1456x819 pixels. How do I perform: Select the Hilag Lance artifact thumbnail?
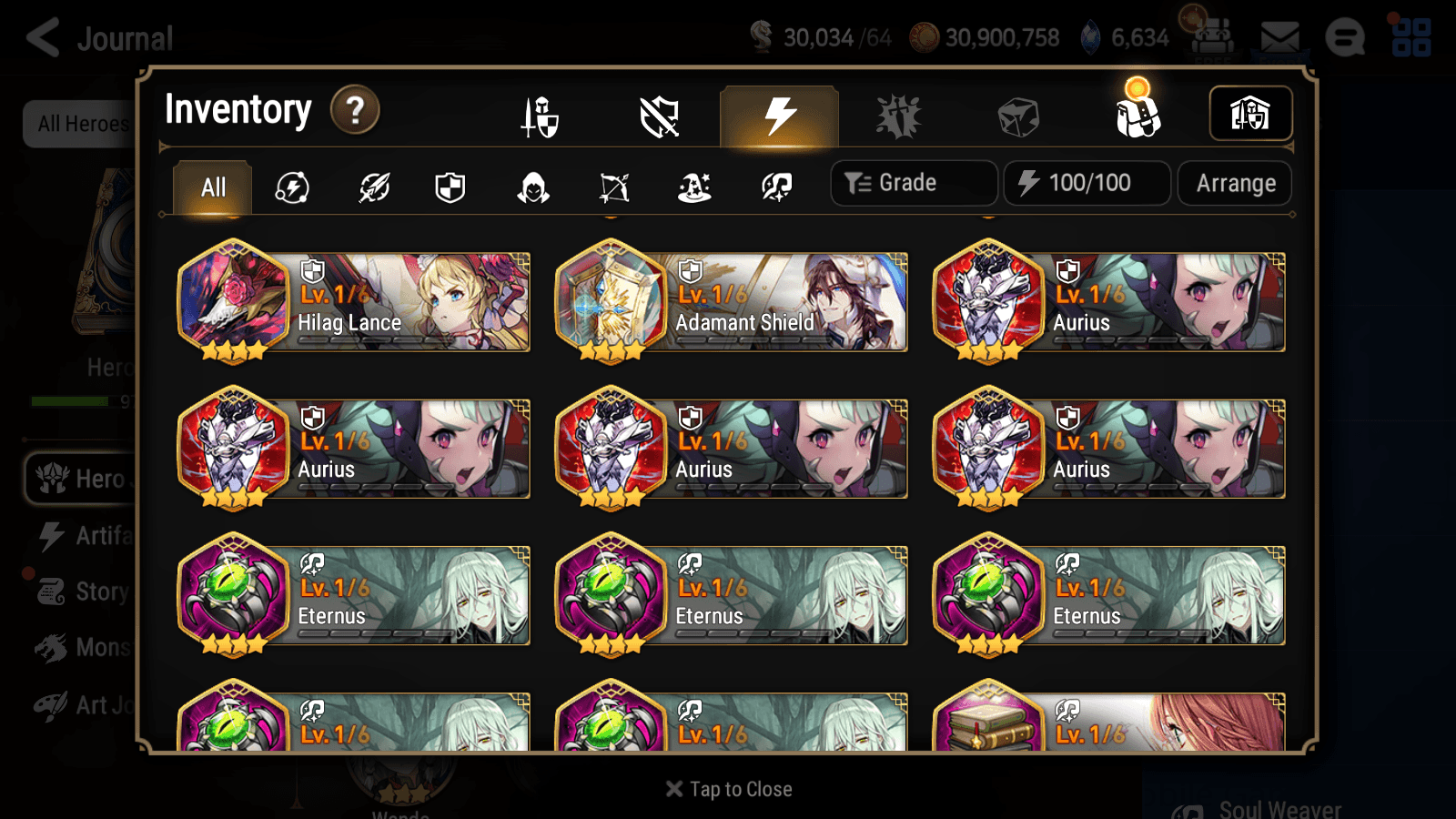(233, 300)
